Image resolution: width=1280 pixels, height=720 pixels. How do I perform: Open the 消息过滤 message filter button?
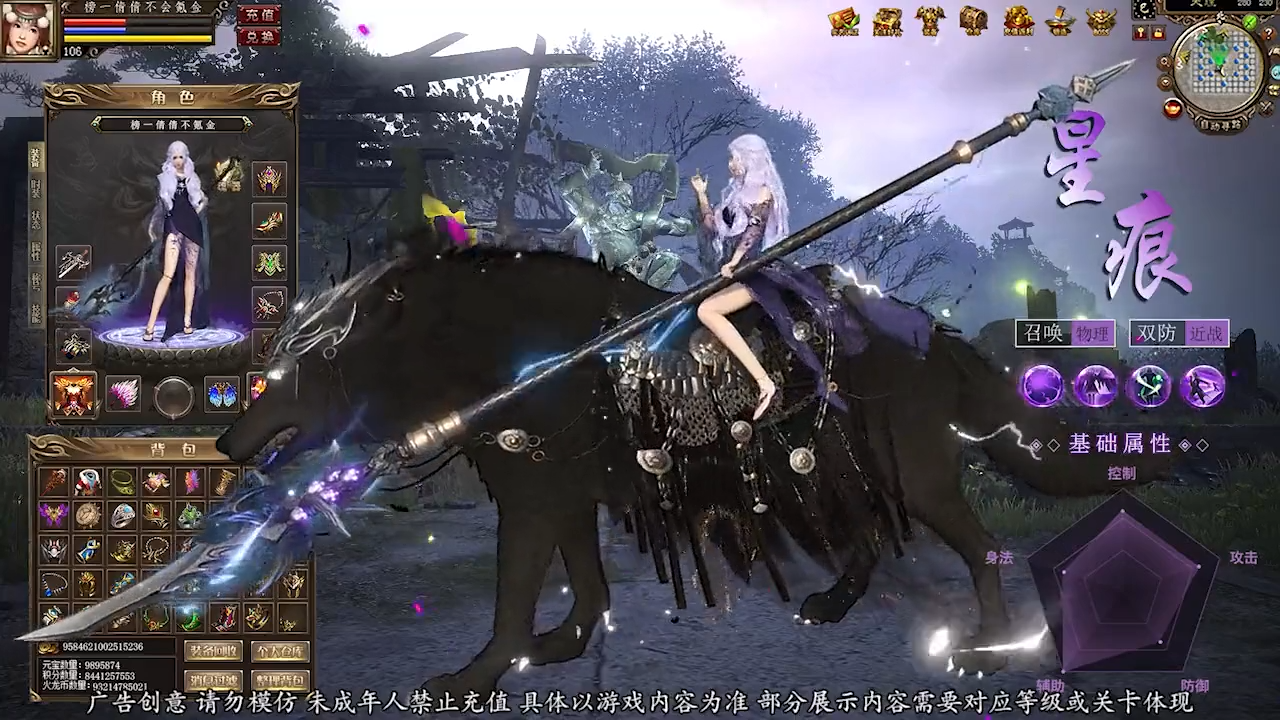coord(213,681)
